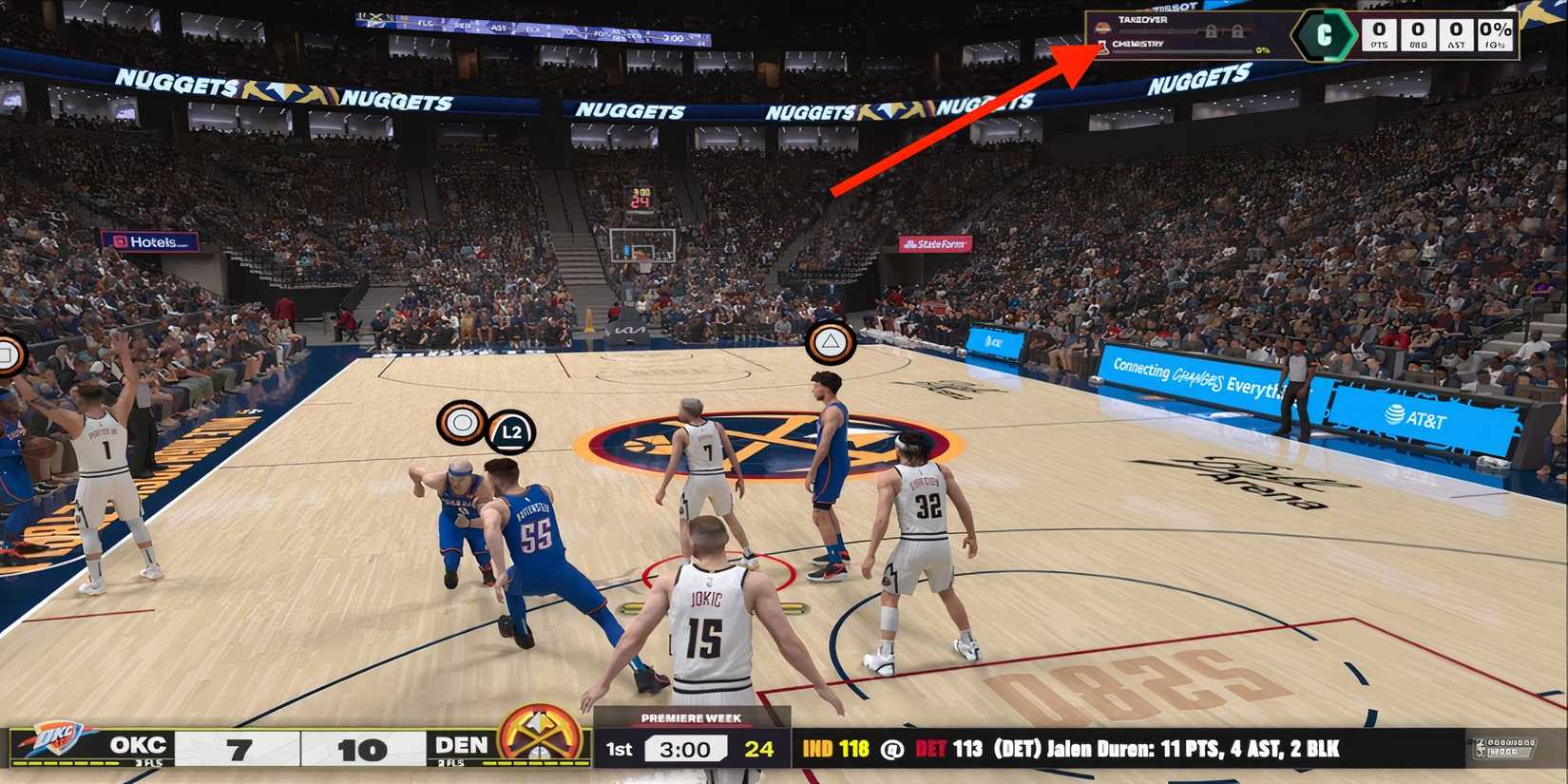Select the L2 trigger prompt near the ballhandler
Image resolution: width=1568 pixels, height=784 pixels.
point(511,431)
